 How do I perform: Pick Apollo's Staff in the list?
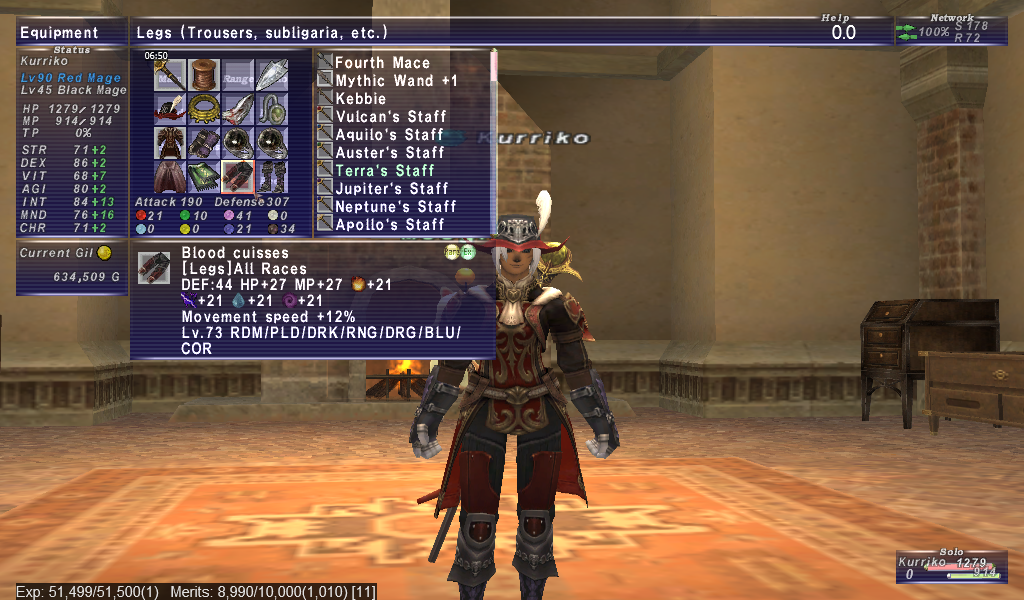(x=389, y=225)
